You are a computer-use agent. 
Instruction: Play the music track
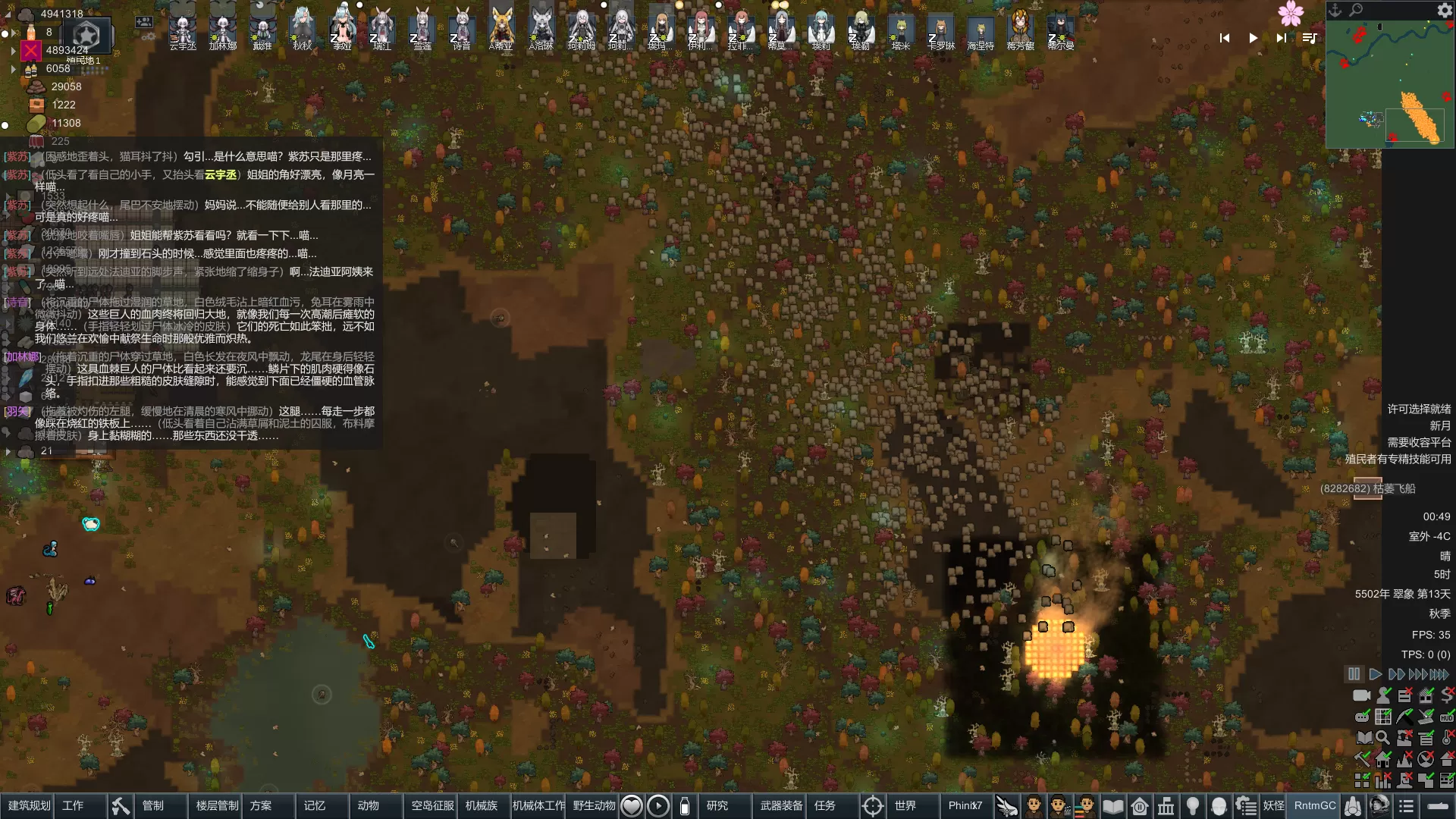1253,38
